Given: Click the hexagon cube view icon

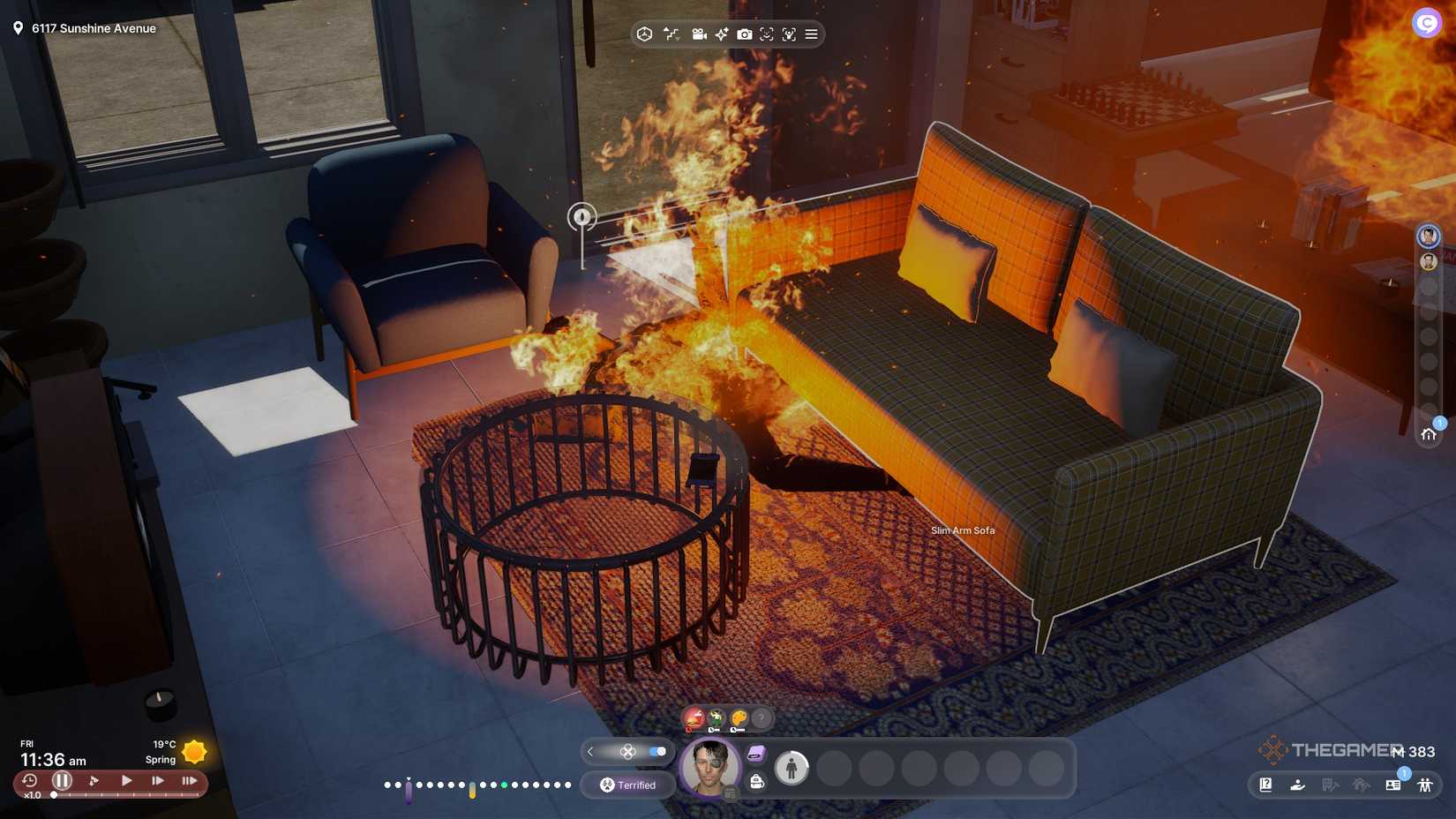Looking at the screenshot, I should pos(645,34).
